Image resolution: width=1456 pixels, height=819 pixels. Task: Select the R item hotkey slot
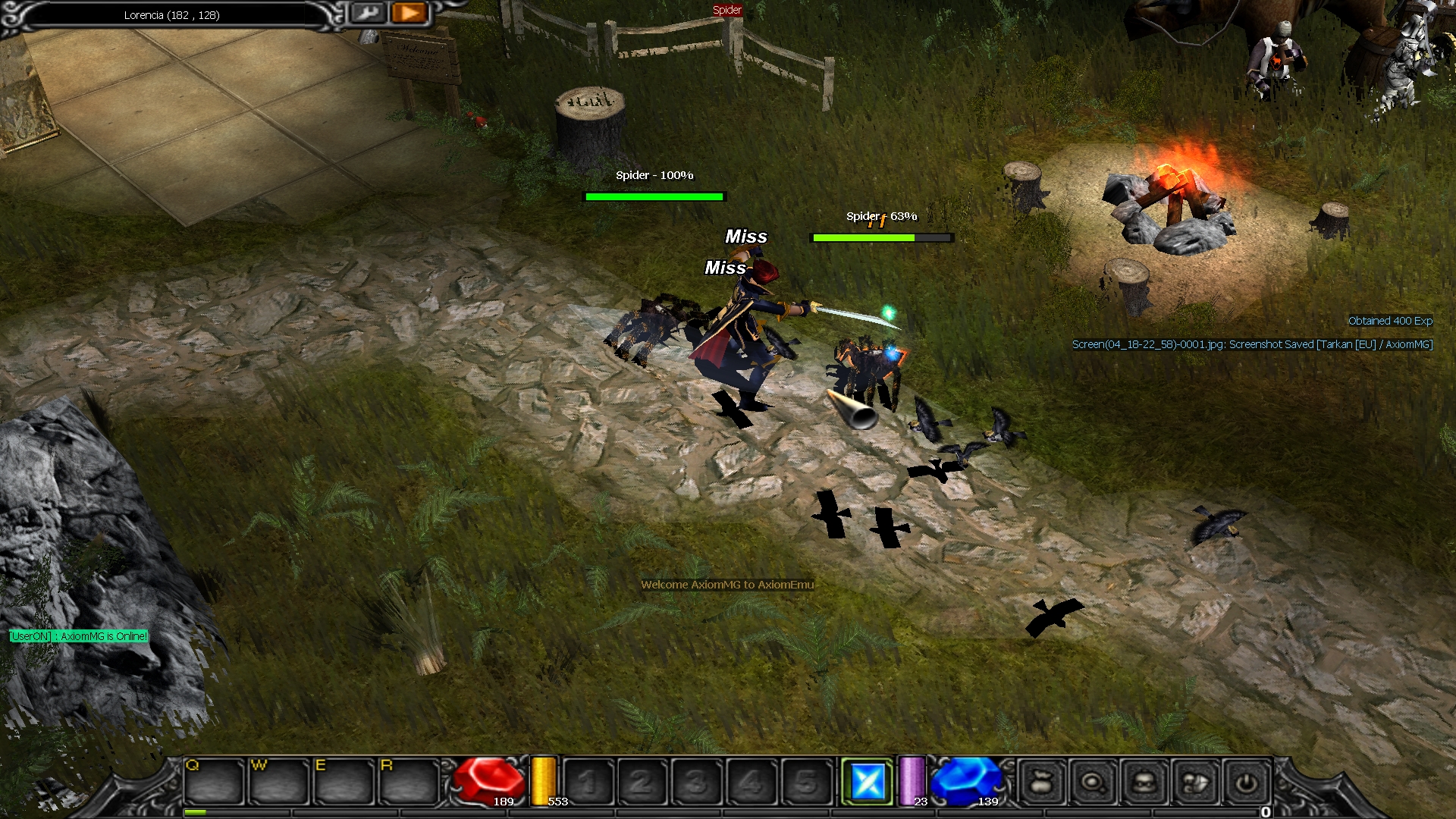click(409, 781)
